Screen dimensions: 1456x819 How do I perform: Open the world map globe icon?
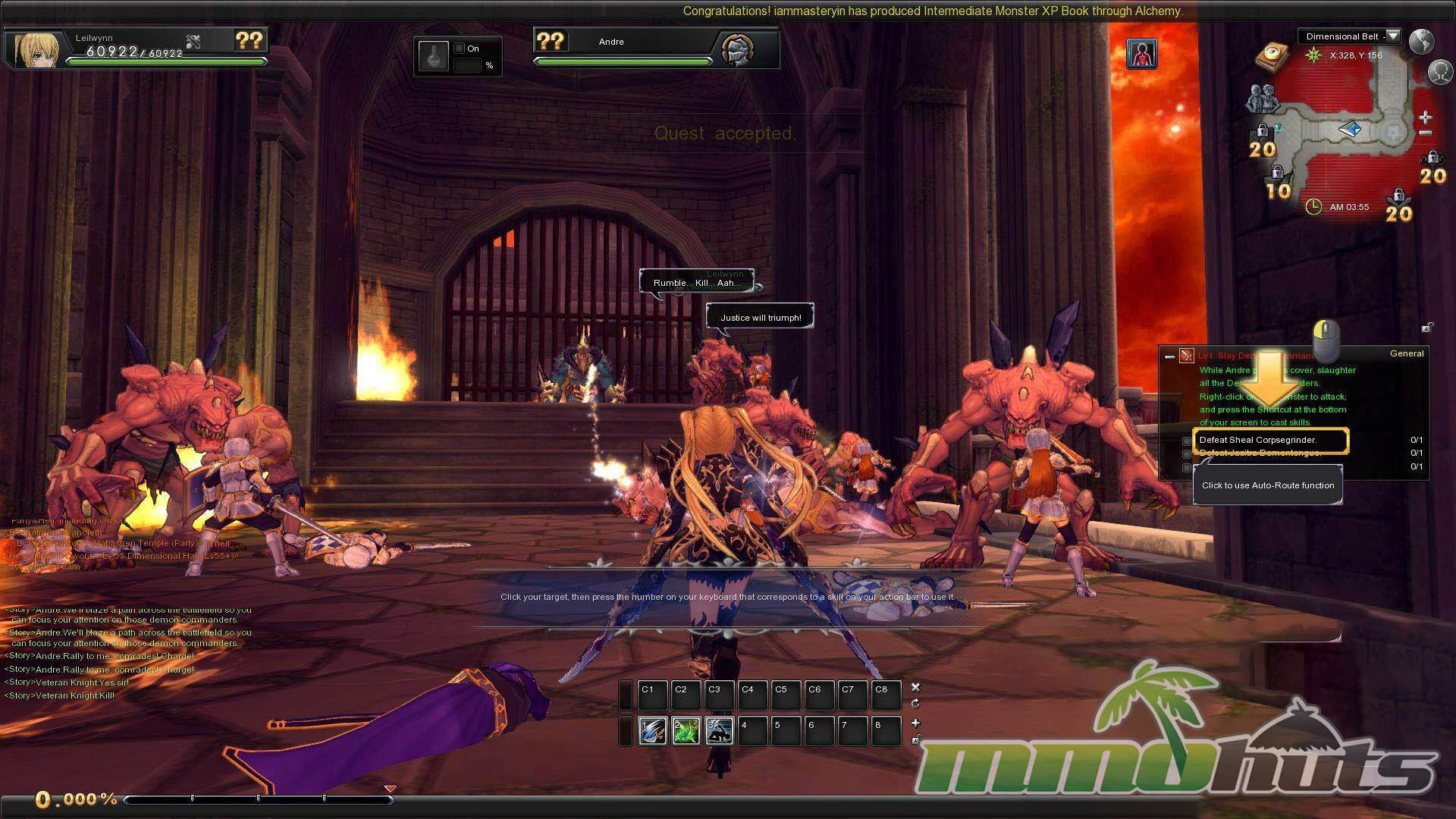point(1422,41)
